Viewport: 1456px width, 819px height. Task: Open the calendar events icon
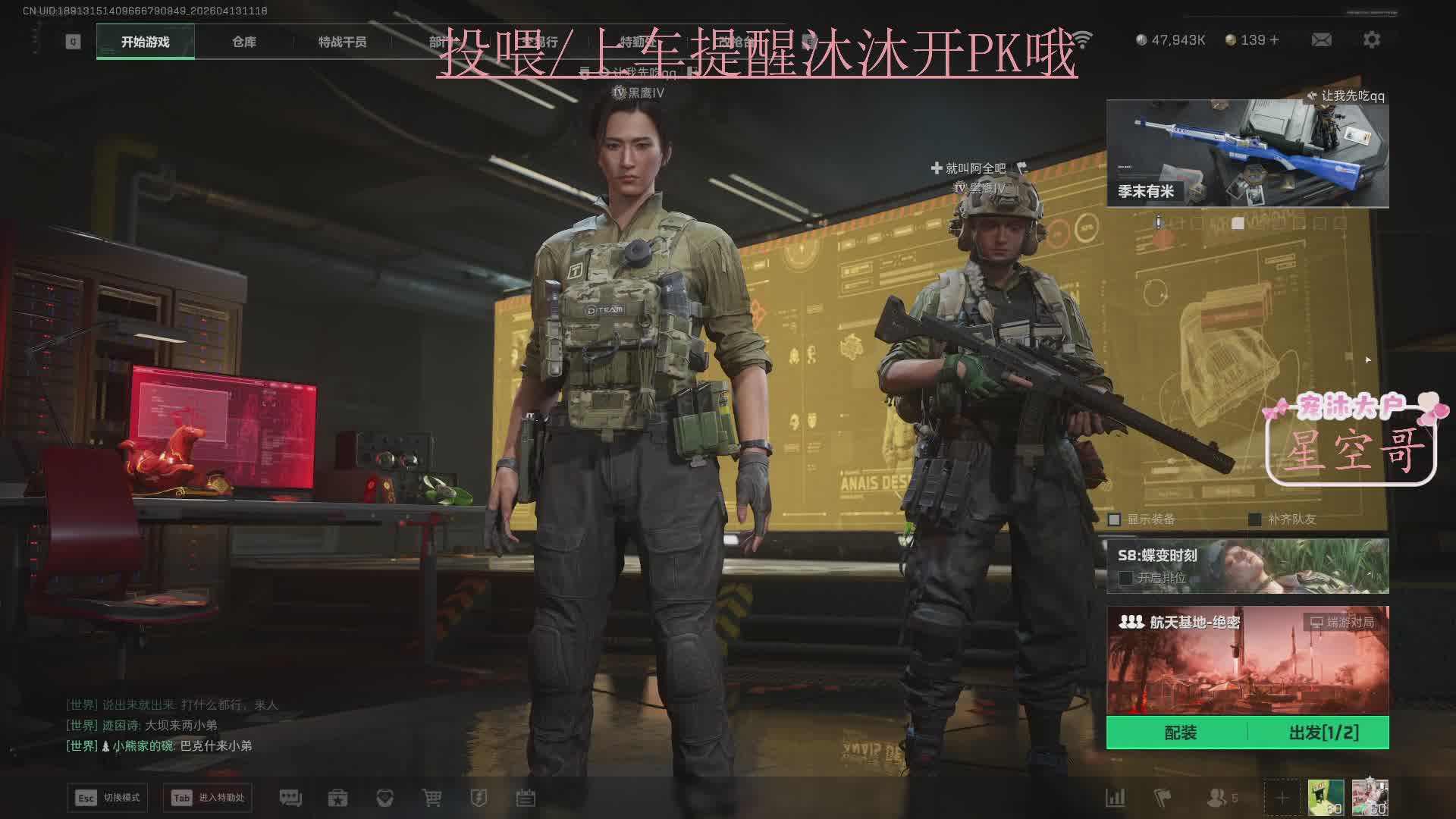tap(526, 798)
